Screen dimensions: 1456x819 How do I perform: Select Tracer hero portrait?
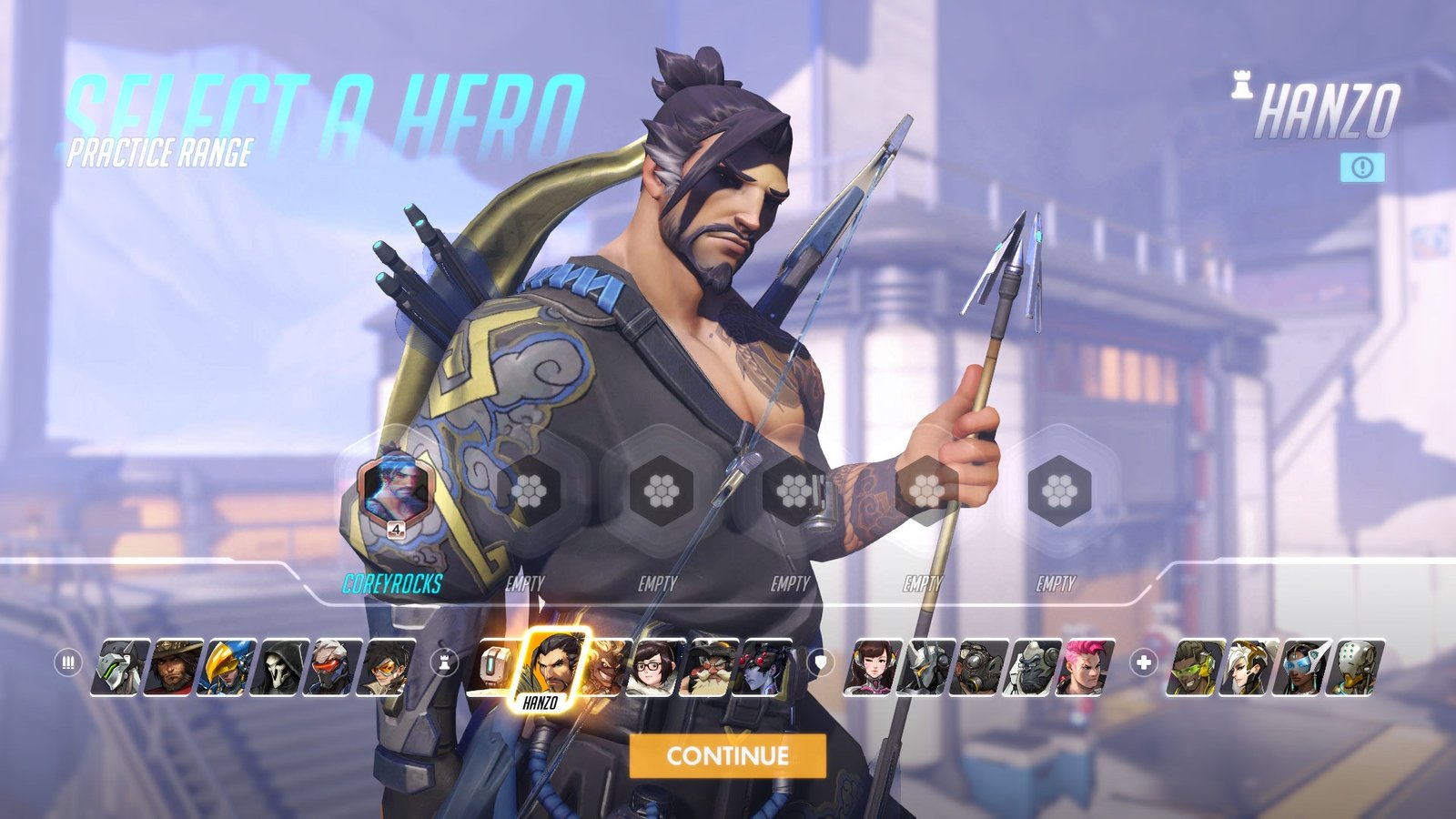[389, 667]
